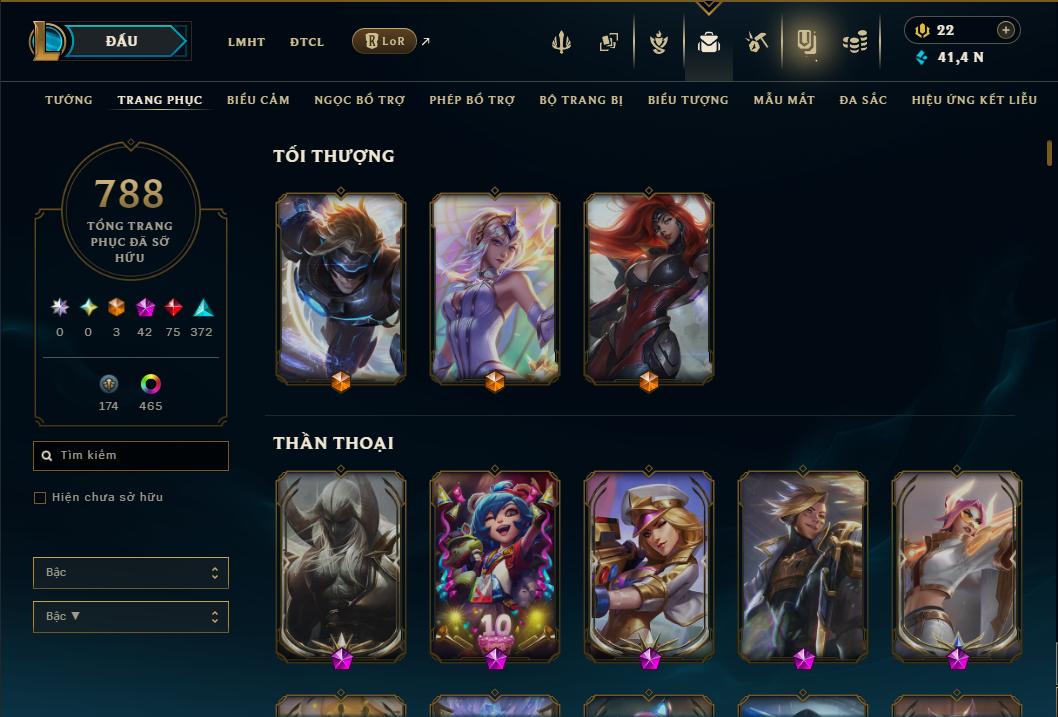Open the collection backpack icon
Viewport: 1058px width, 717px height.
point(709,42)
